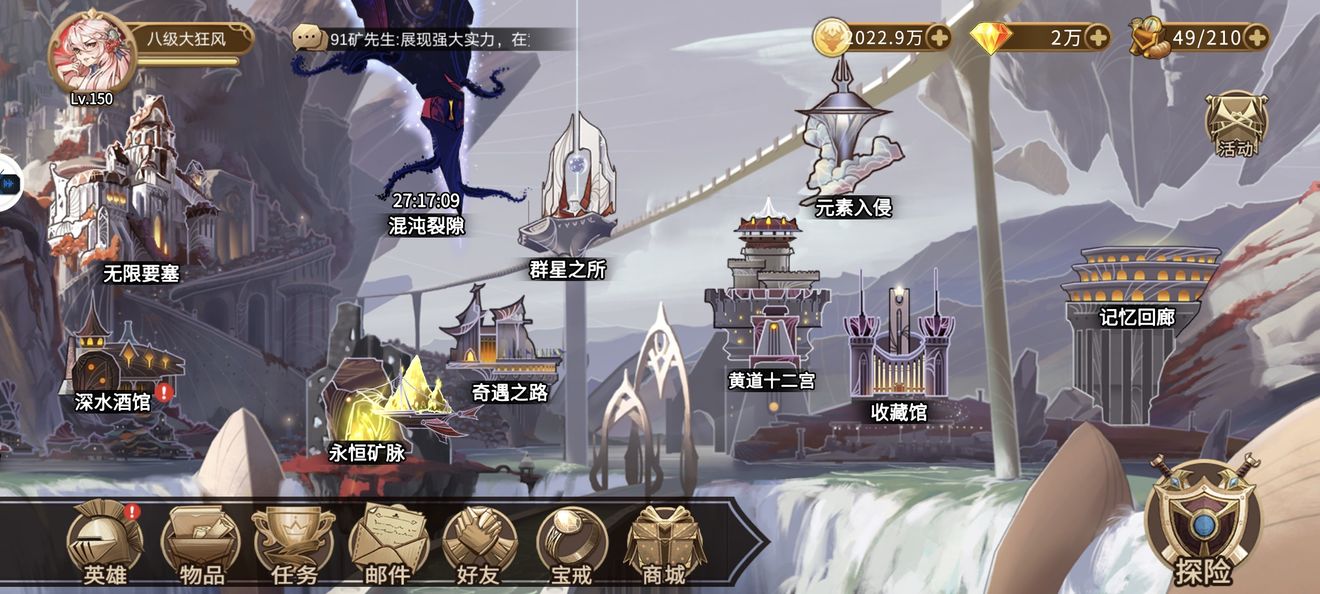Enter the 混沌裂隙 rift
1320x594 pixels.
coord(428,150)
